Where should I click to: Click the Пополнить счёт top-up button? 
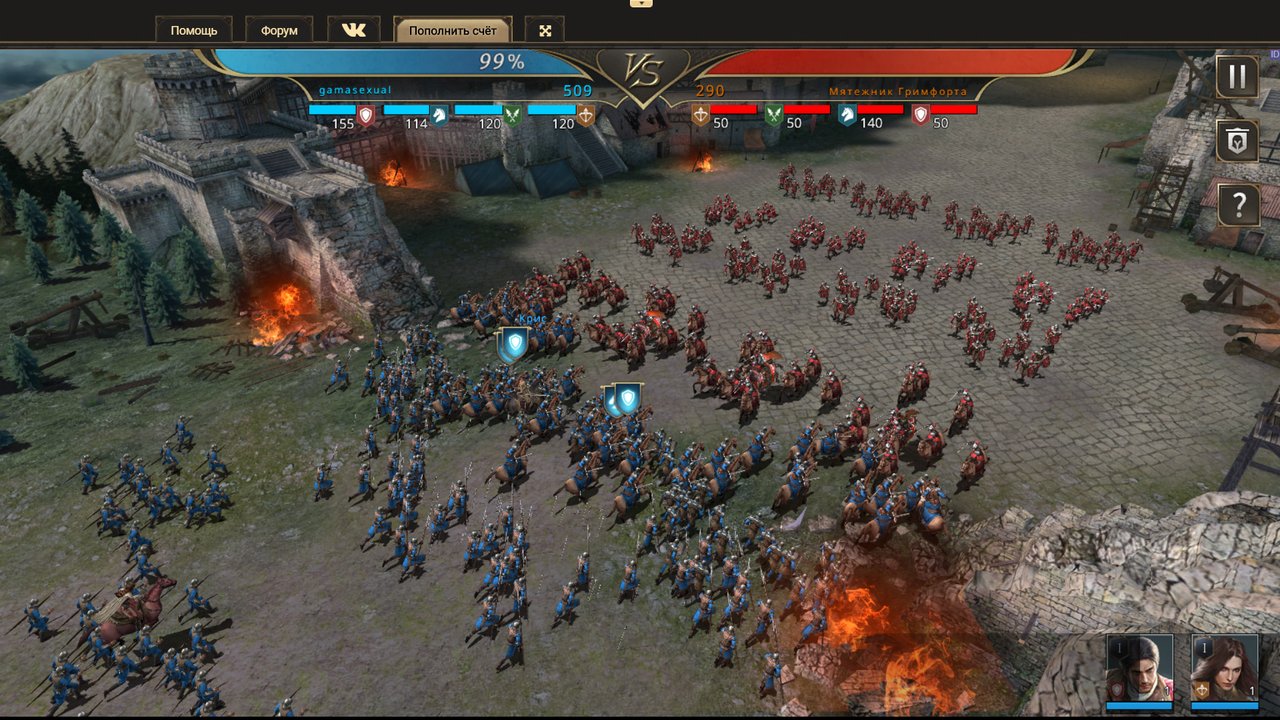coord(453,30)
